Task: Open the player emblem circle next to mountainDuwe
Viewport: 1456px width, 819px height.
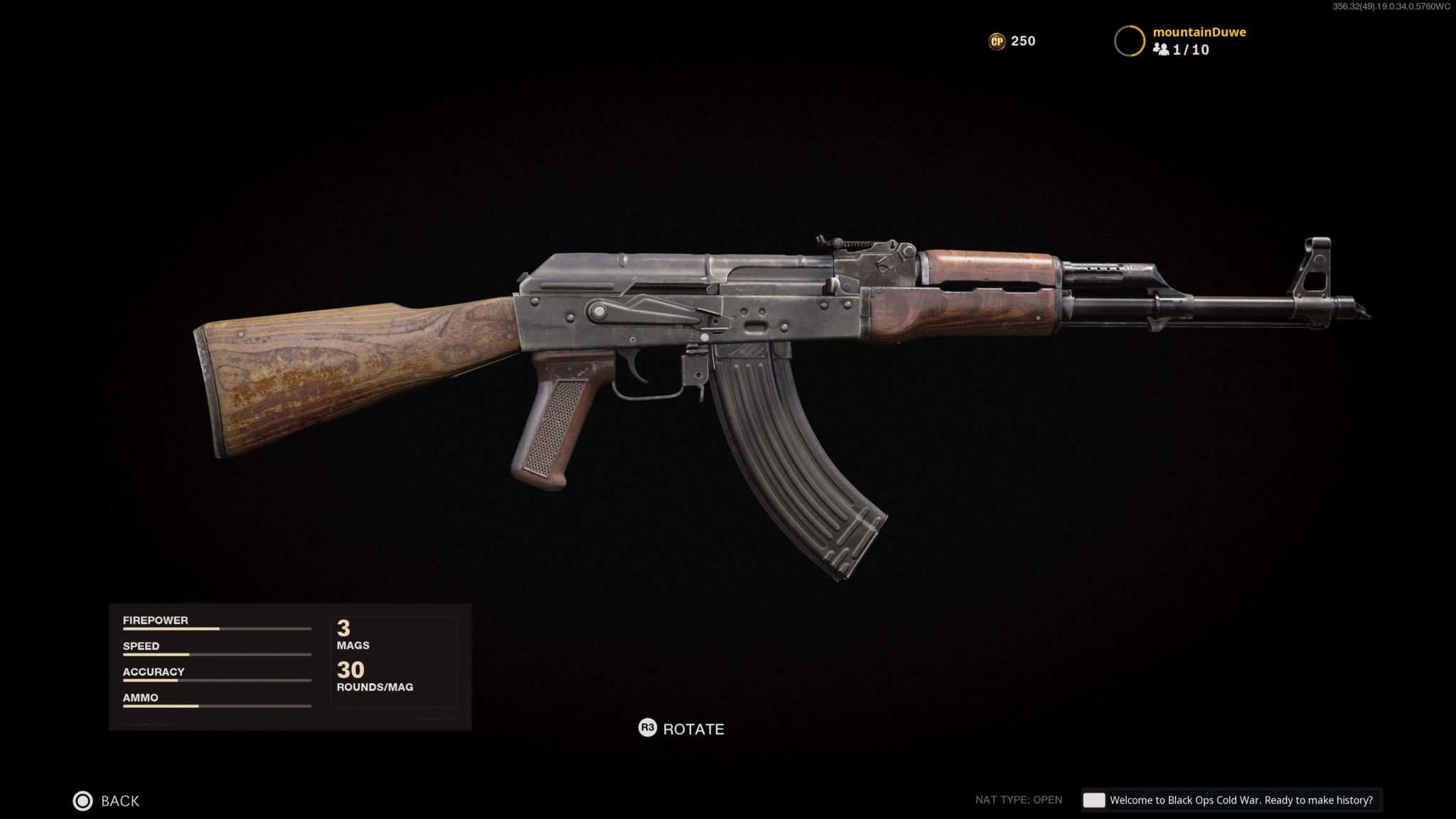Action: tap(1130, 40)
